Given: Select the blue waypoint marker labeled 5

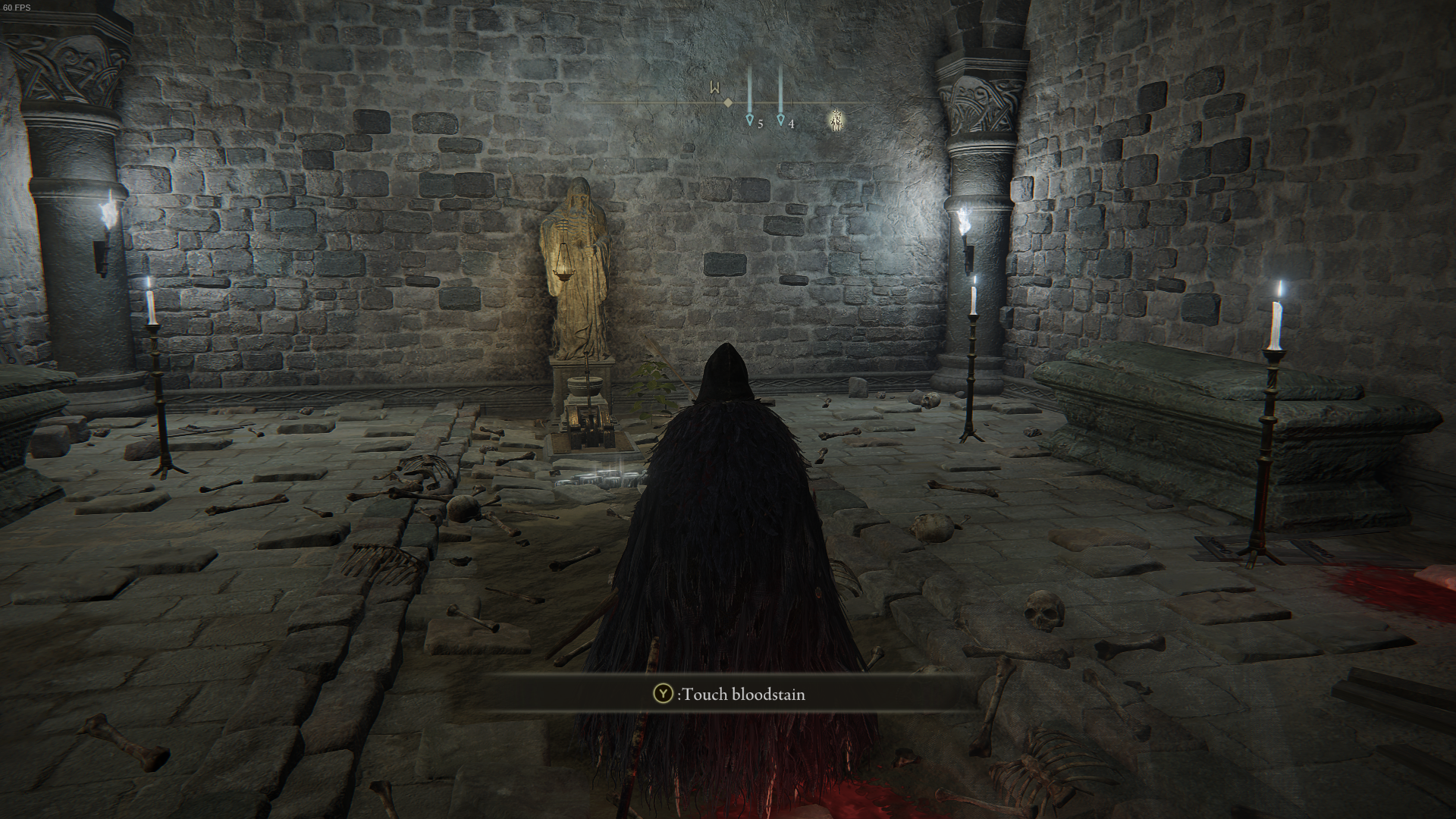Looking at the screenshot, I should [x=749, y=119].
